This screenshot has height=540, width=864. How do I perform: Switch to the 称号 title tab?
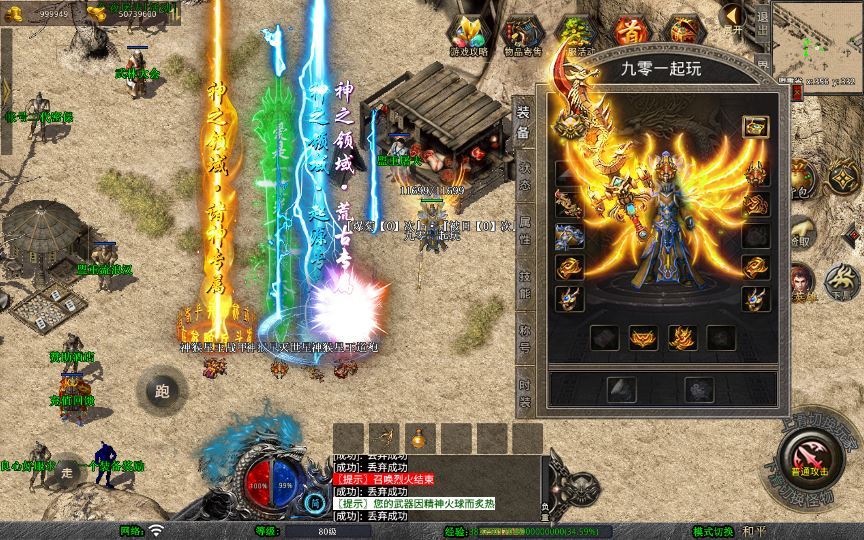pos(524,337)
